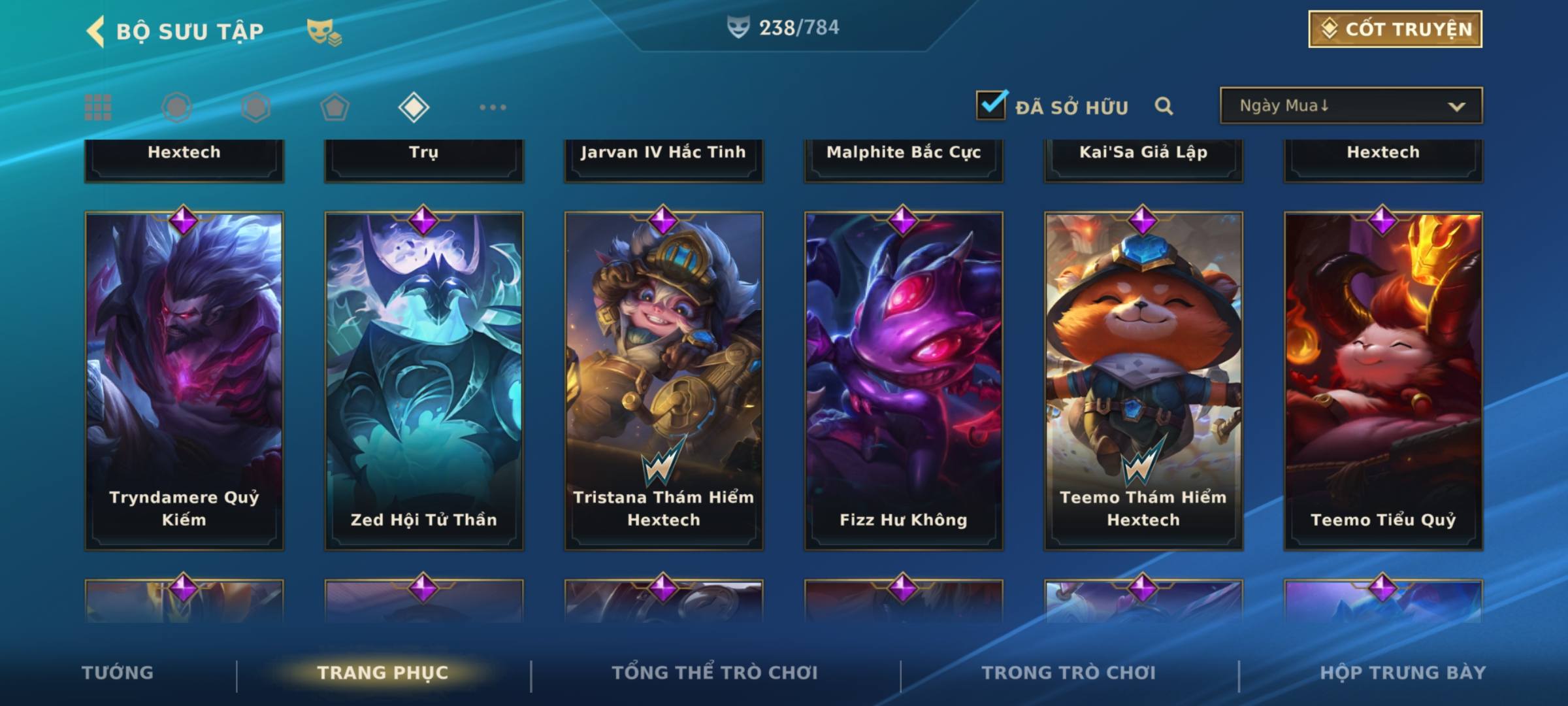Open the skin search magnifier
1568x706 pixels.
(1164, 106)
